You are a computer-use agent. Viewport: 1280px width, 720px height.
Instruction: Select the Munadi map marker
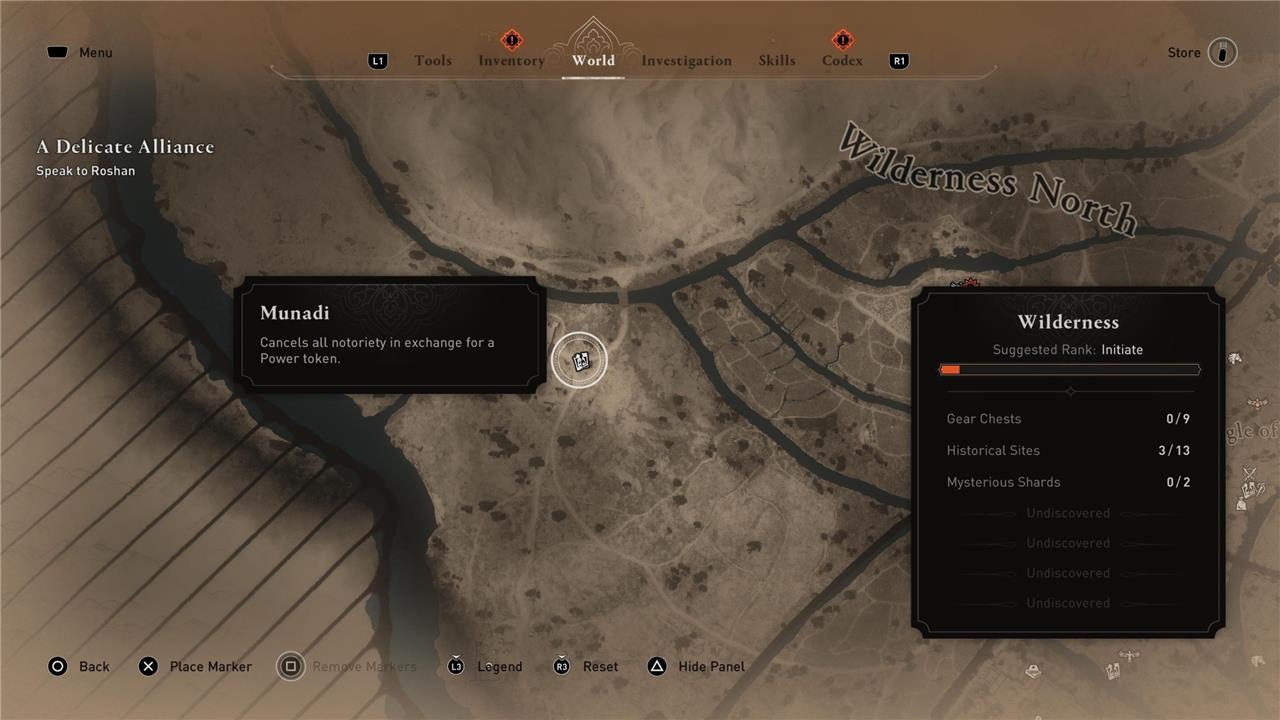(579, 360)
